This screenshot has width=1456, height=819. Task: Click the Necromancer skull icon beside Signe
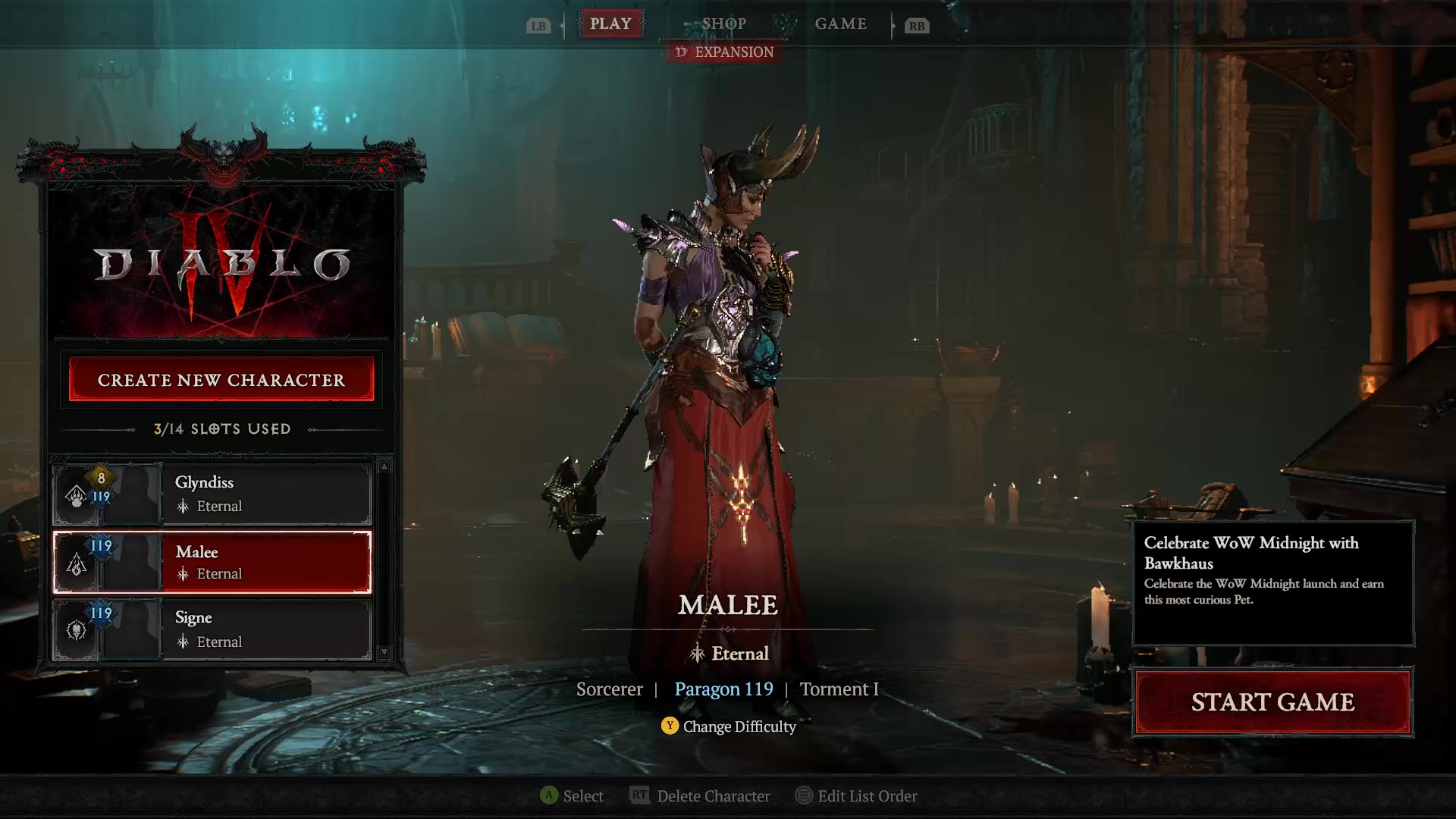[75, 630]
